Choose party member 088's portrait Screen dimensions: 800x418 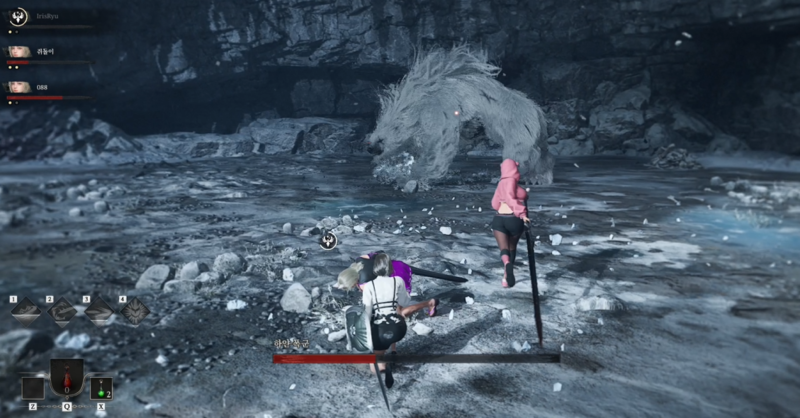tap(18, 87)
